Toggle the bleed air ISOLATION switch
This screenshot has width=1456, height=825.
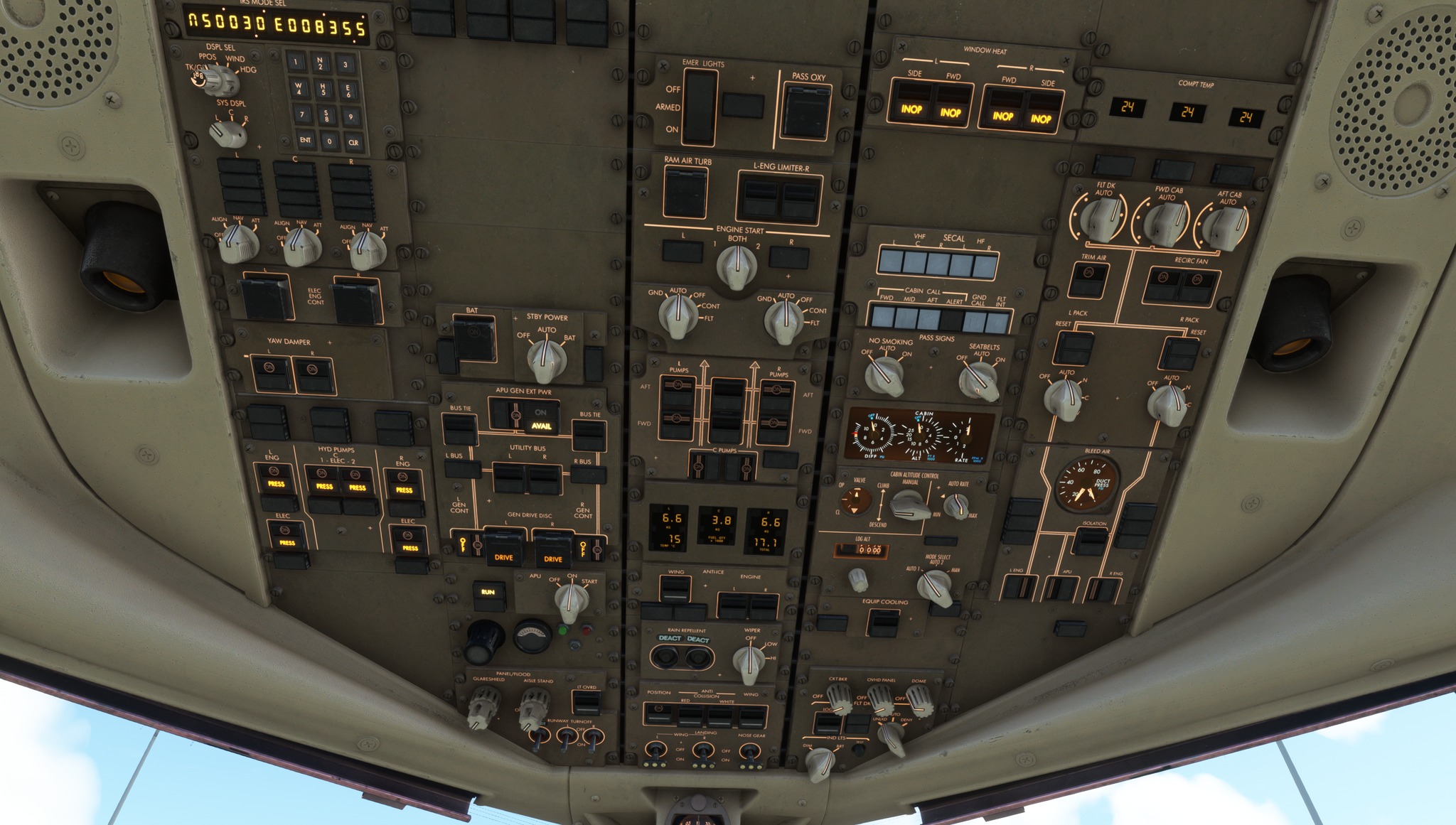pos(1091,541)
